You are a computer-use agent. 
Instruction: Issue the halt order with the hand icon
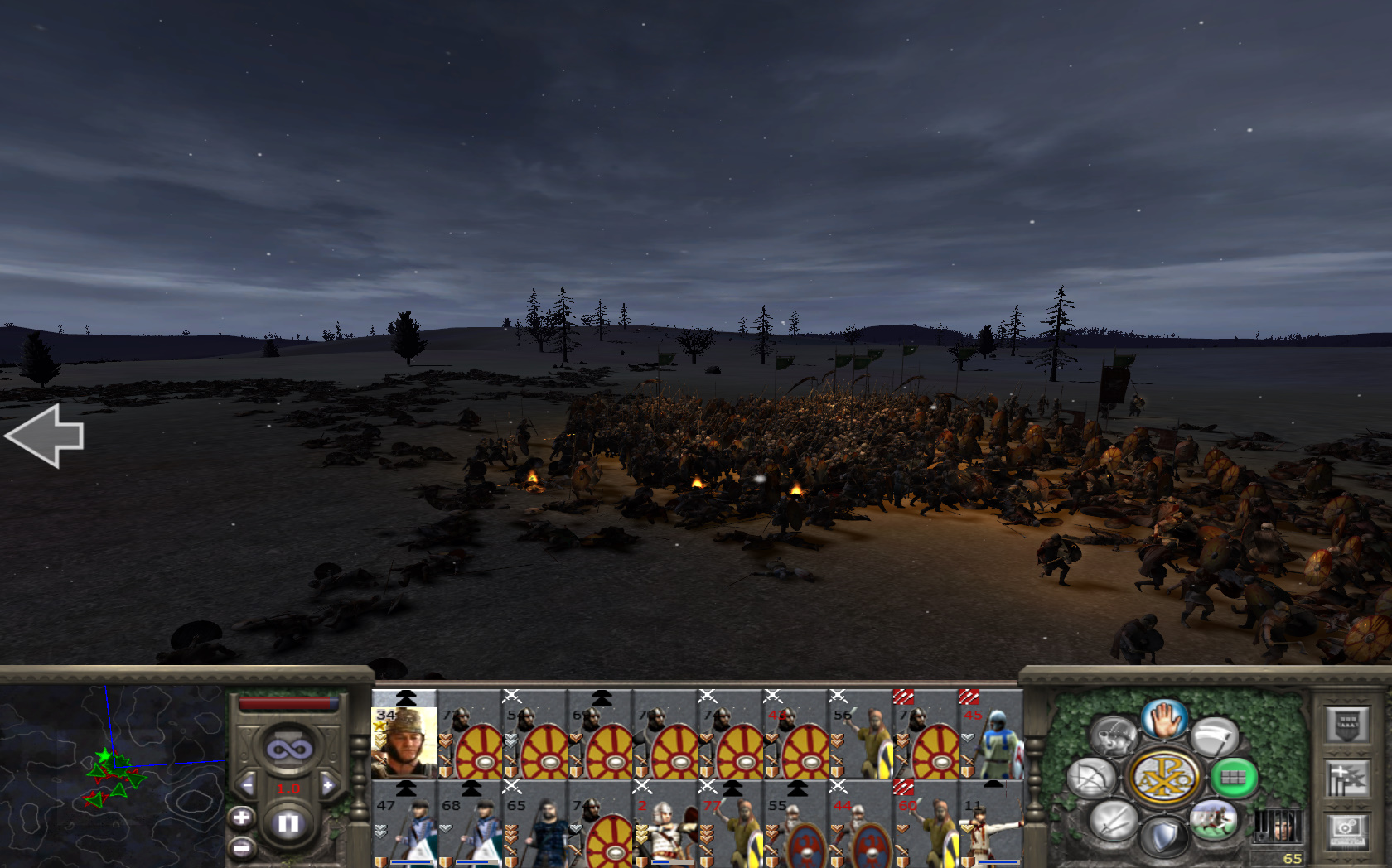tap(1164, 718)
